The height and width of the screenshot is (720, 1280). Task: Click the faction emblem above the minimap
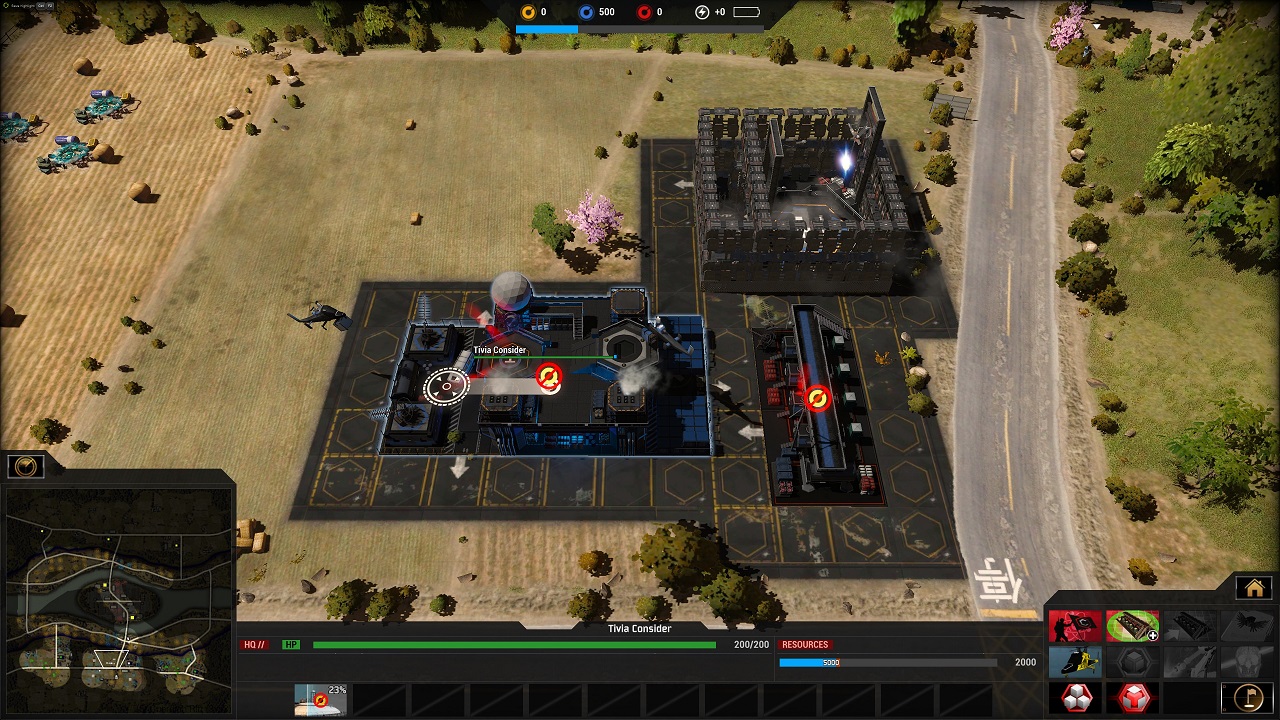[25, 465]
